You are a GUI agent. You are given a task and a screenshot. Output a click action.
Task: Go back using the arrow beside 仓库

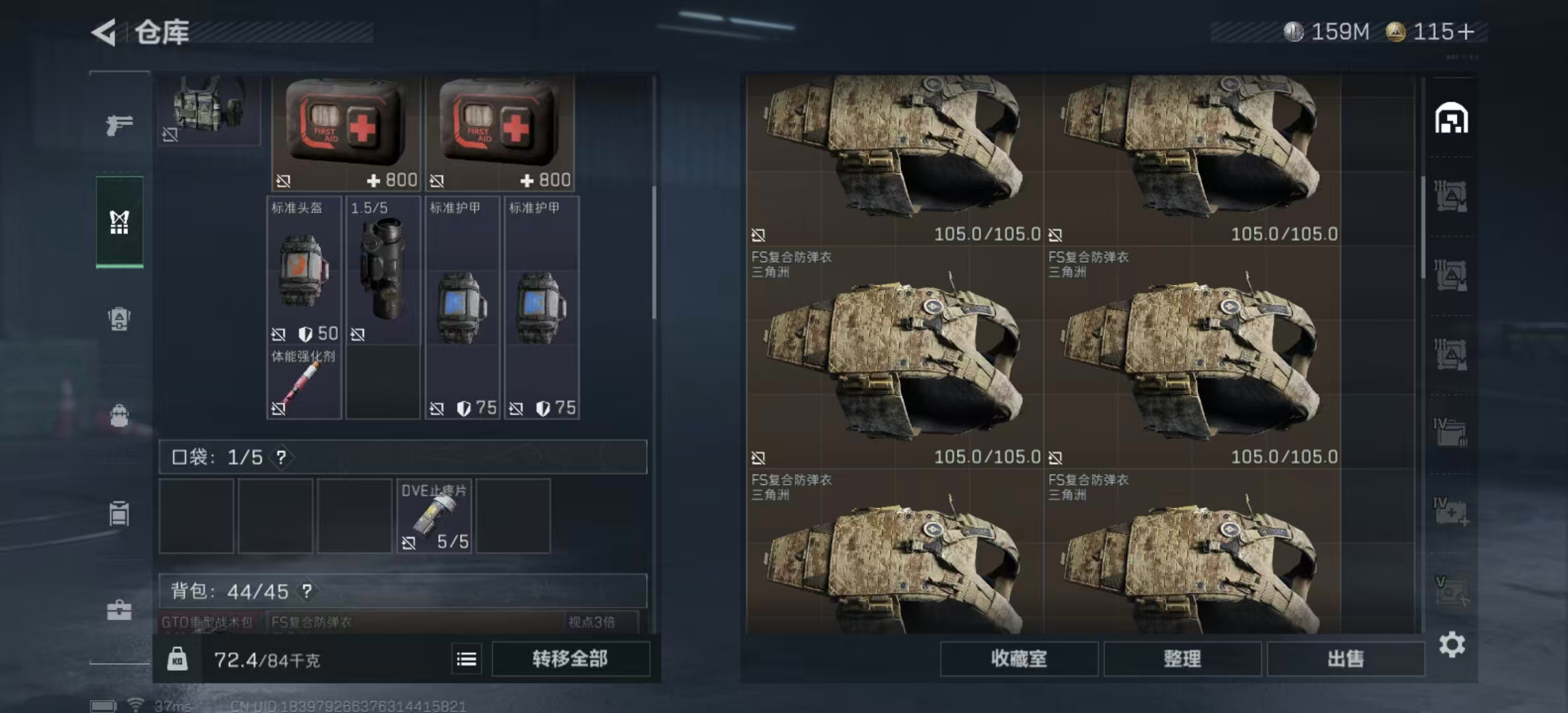(x=104, y=32)
